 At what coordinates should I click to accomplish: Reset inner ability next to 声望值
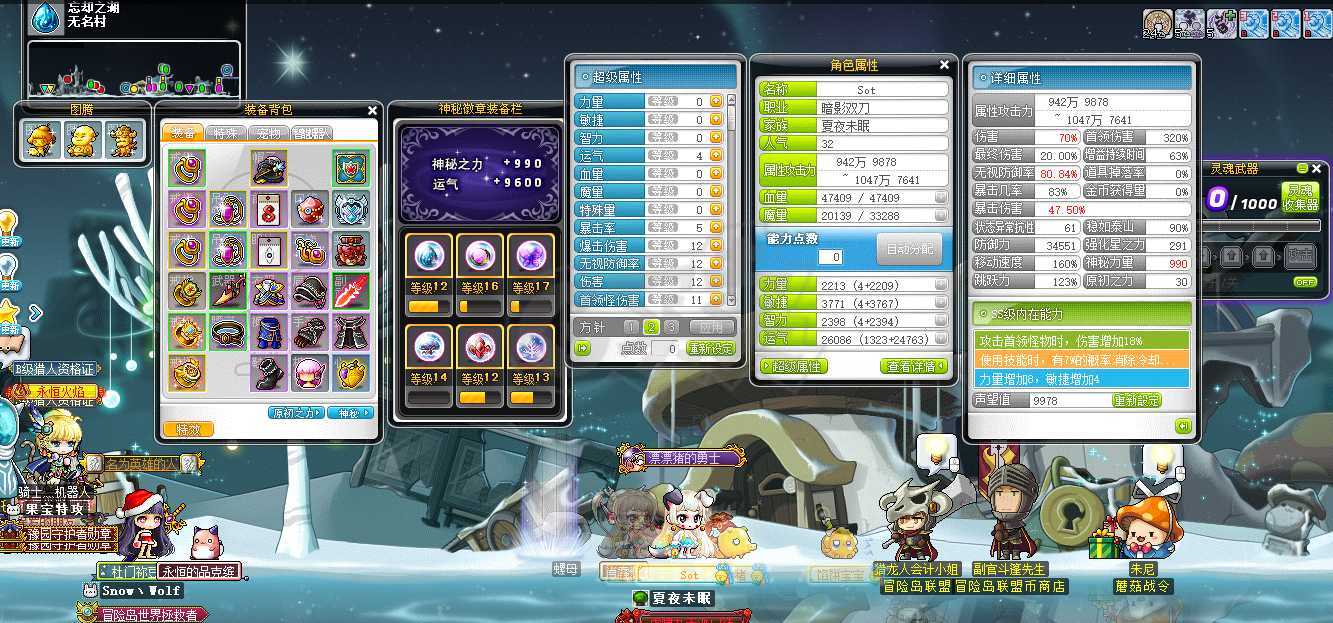click(1137, 400)
